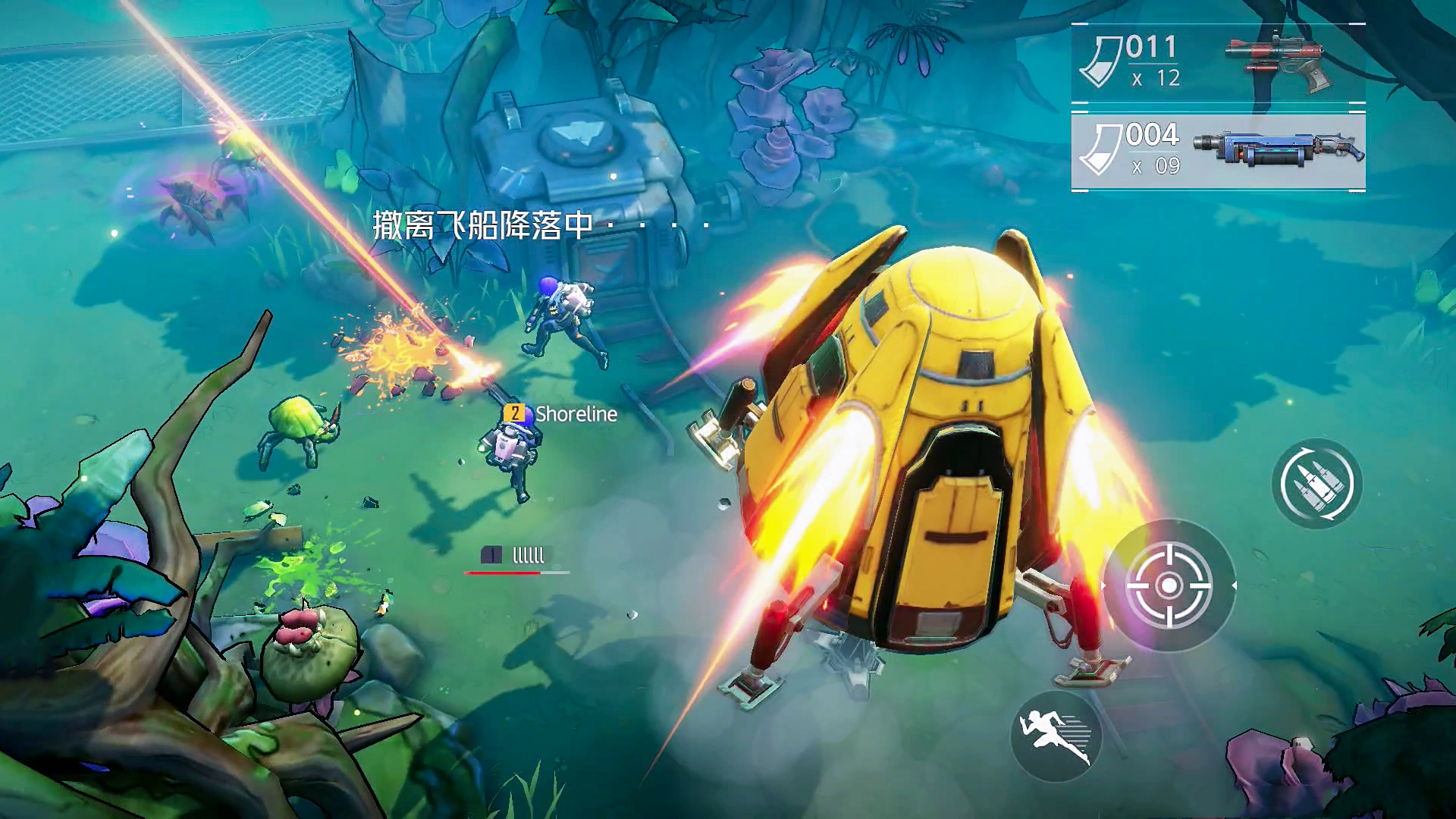
Task: Fire using the crosshair attack button
Action: 1169,585
